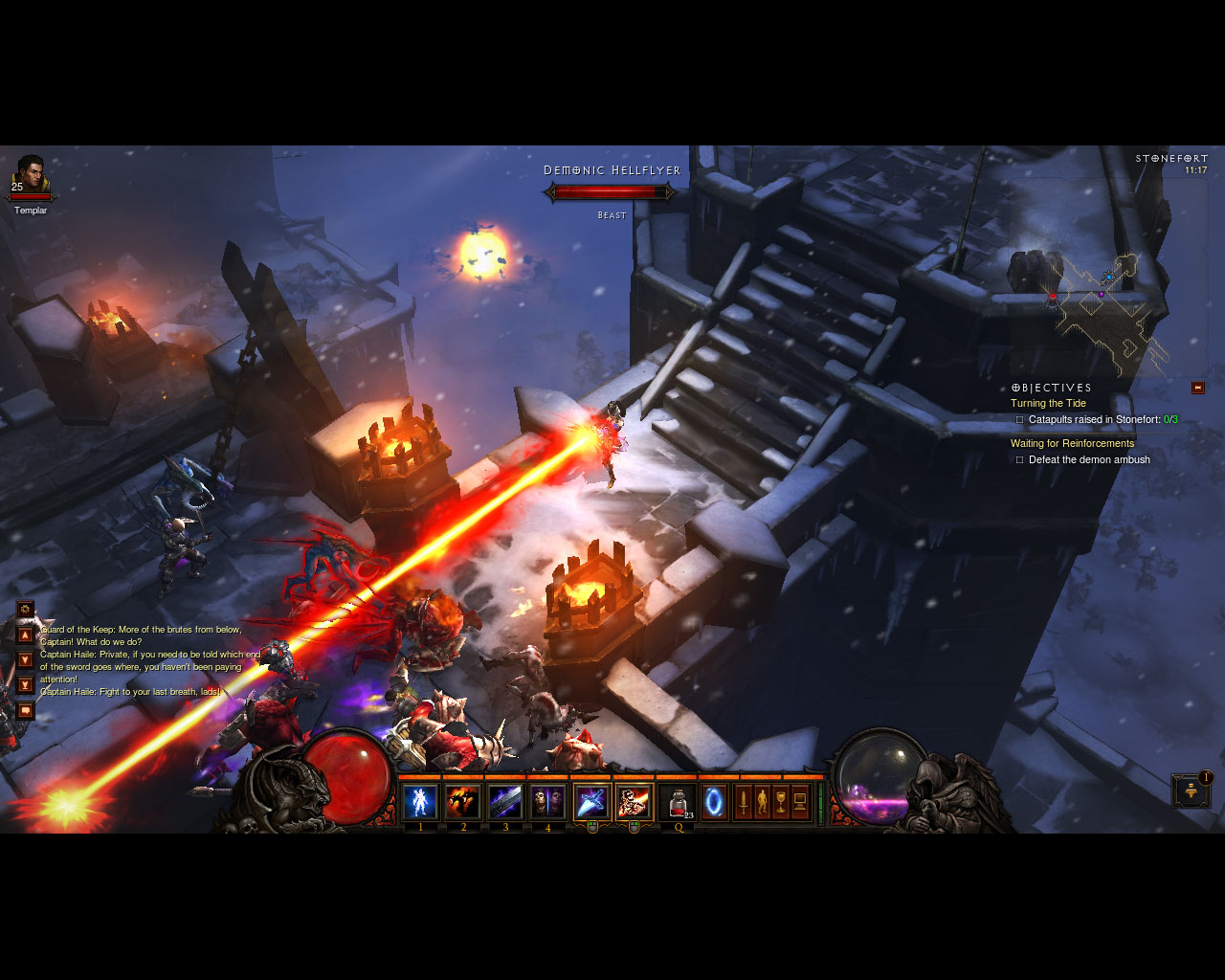Open the notification button with exclamation mark

point(1192,791)
